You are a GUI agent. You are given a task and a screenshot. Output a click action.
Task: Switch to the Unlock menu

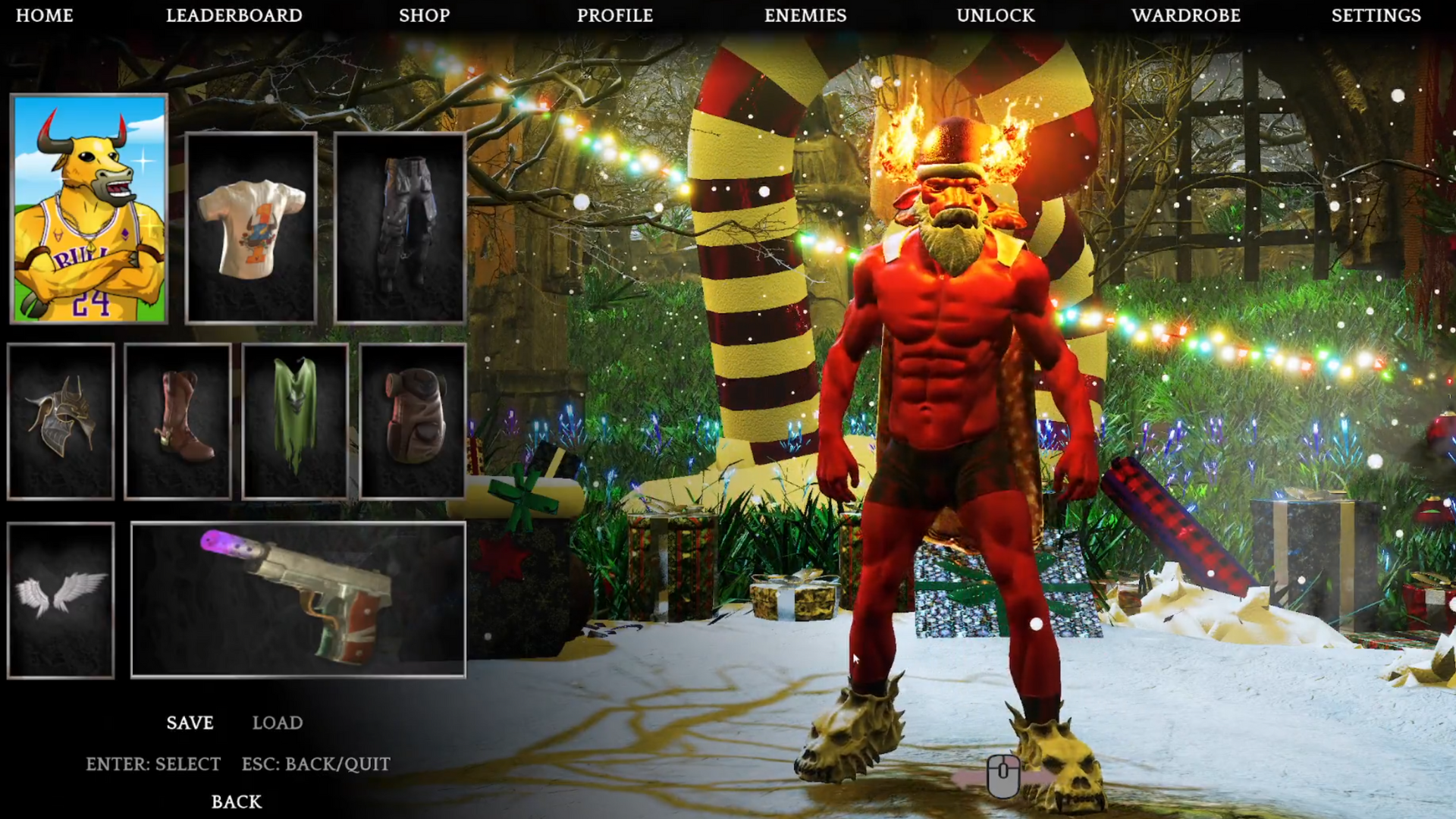(x=996, y=15)
